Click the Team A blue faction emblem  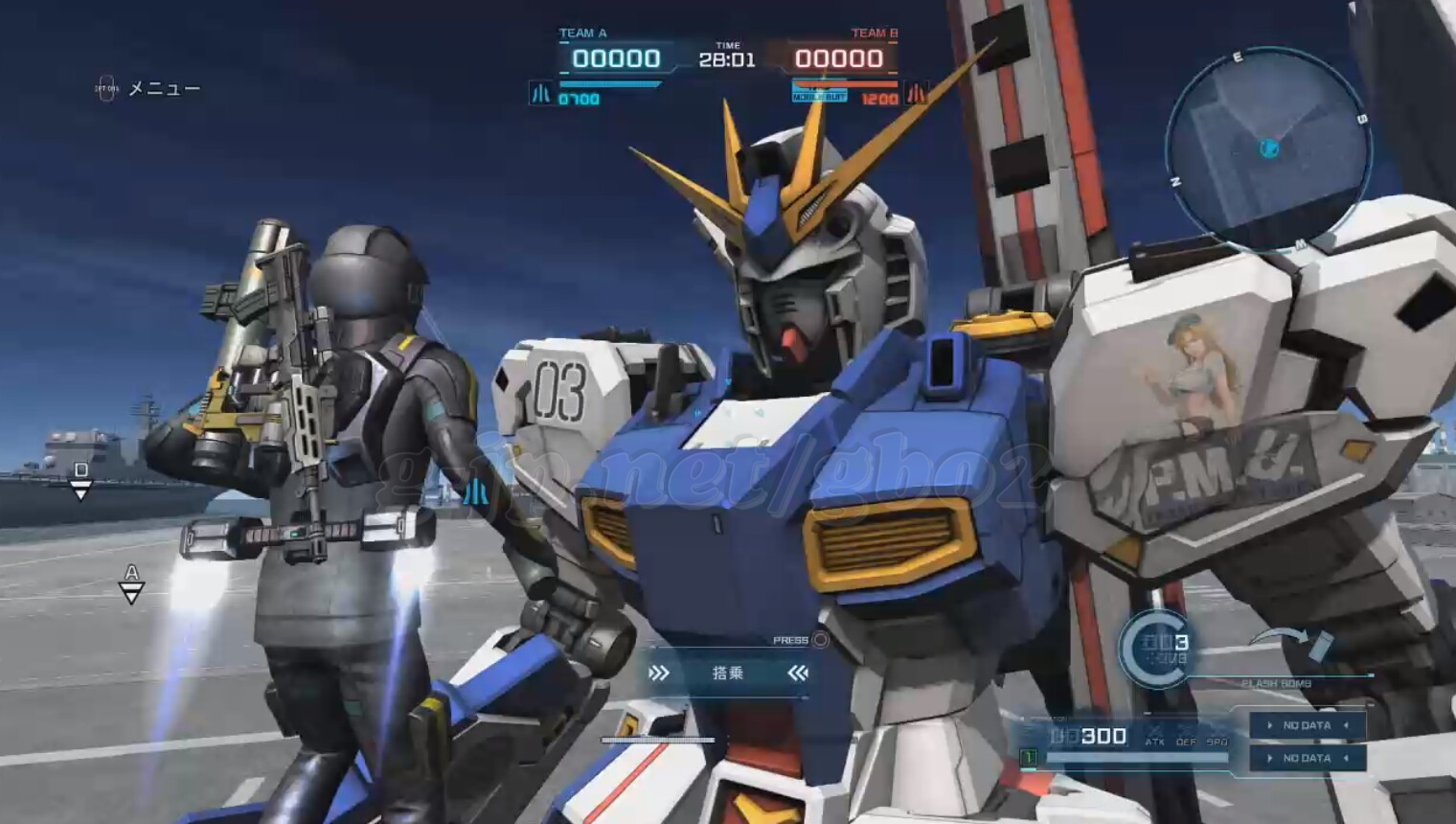tap(541, 94)
